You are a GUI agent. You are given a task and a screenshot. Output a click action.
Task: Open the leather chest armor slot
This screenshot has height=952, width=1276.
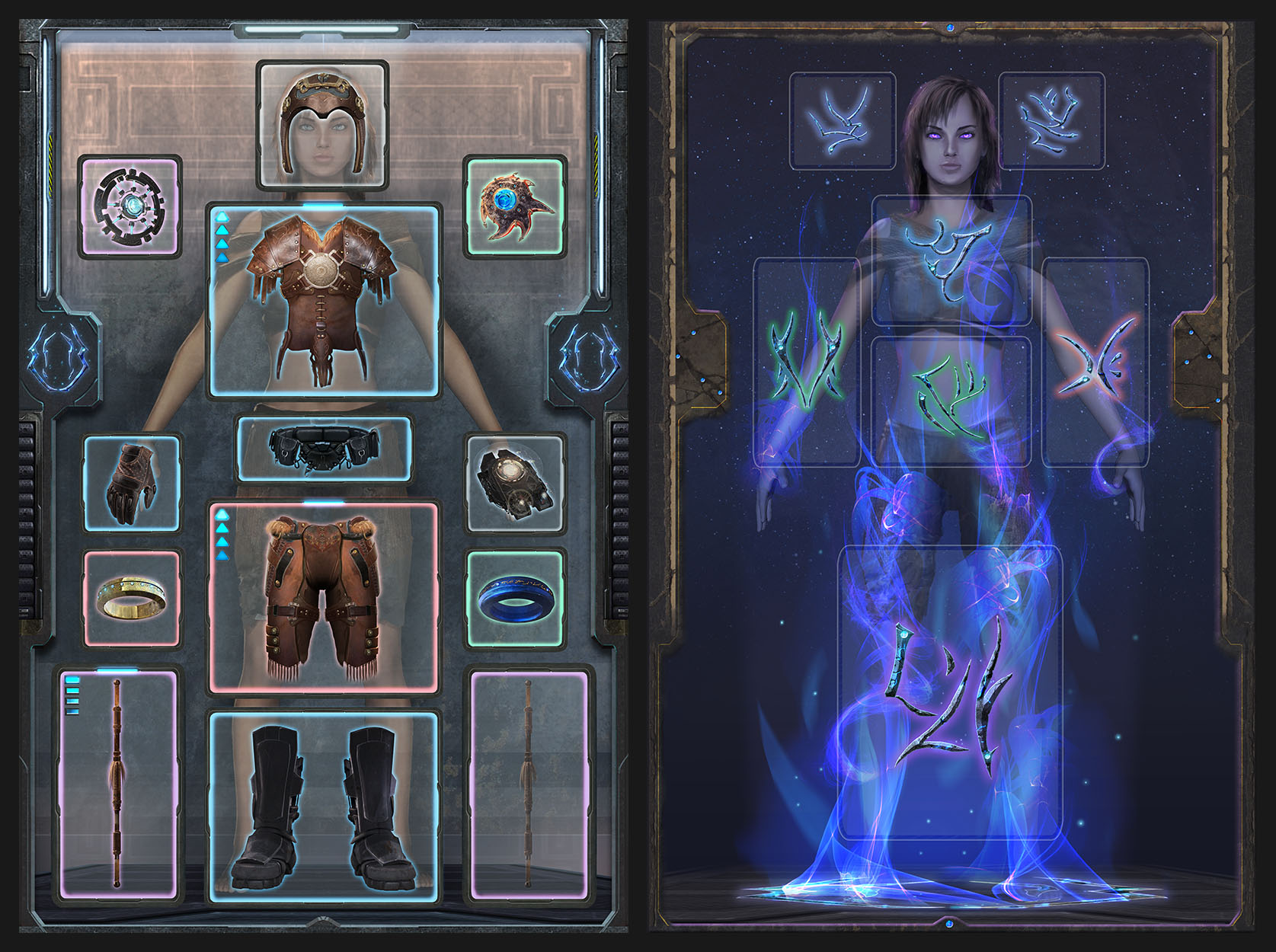coord(324,301)
